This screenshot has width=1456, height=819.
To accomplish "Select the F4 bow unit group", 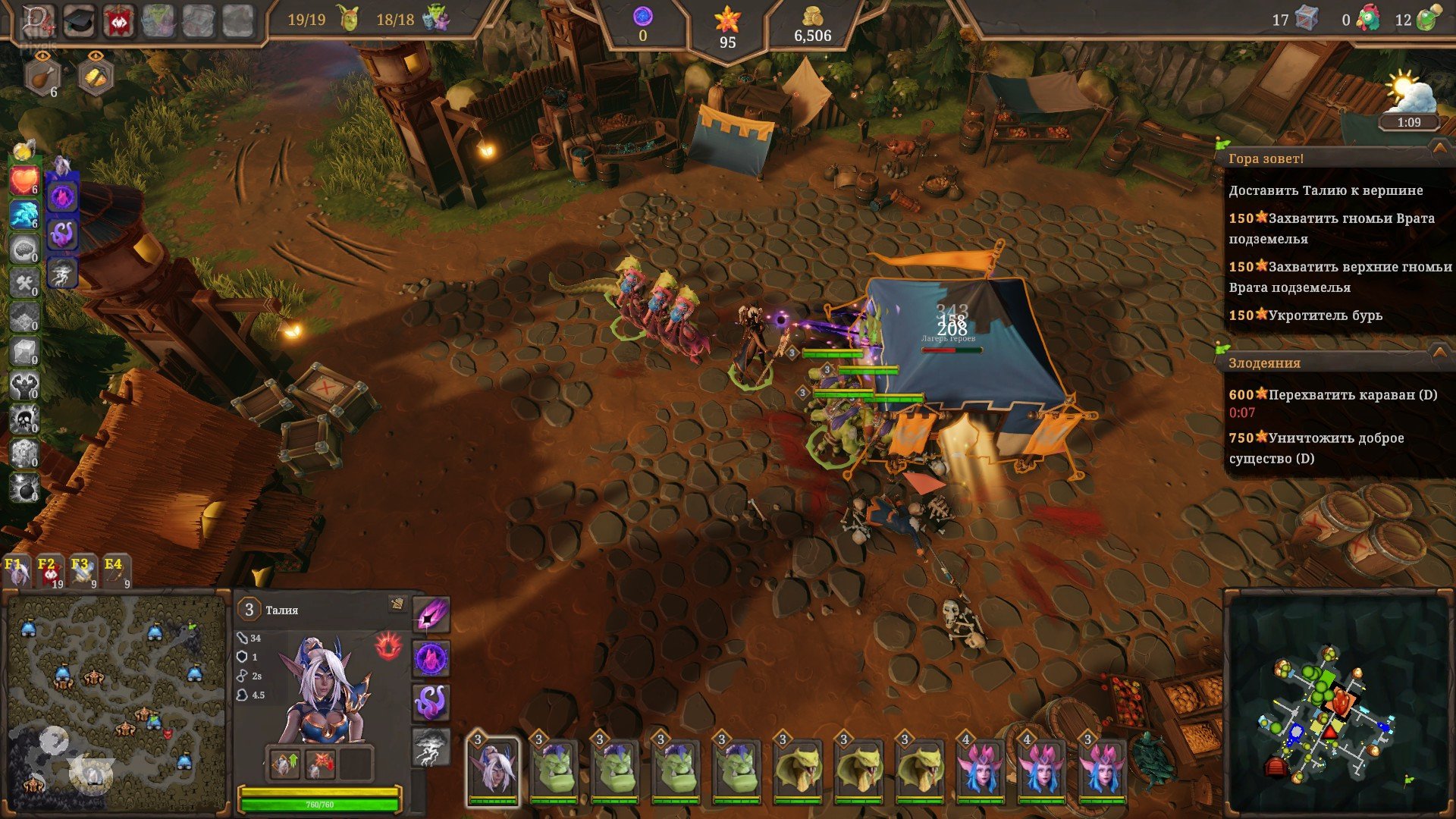I will point(115,573).
